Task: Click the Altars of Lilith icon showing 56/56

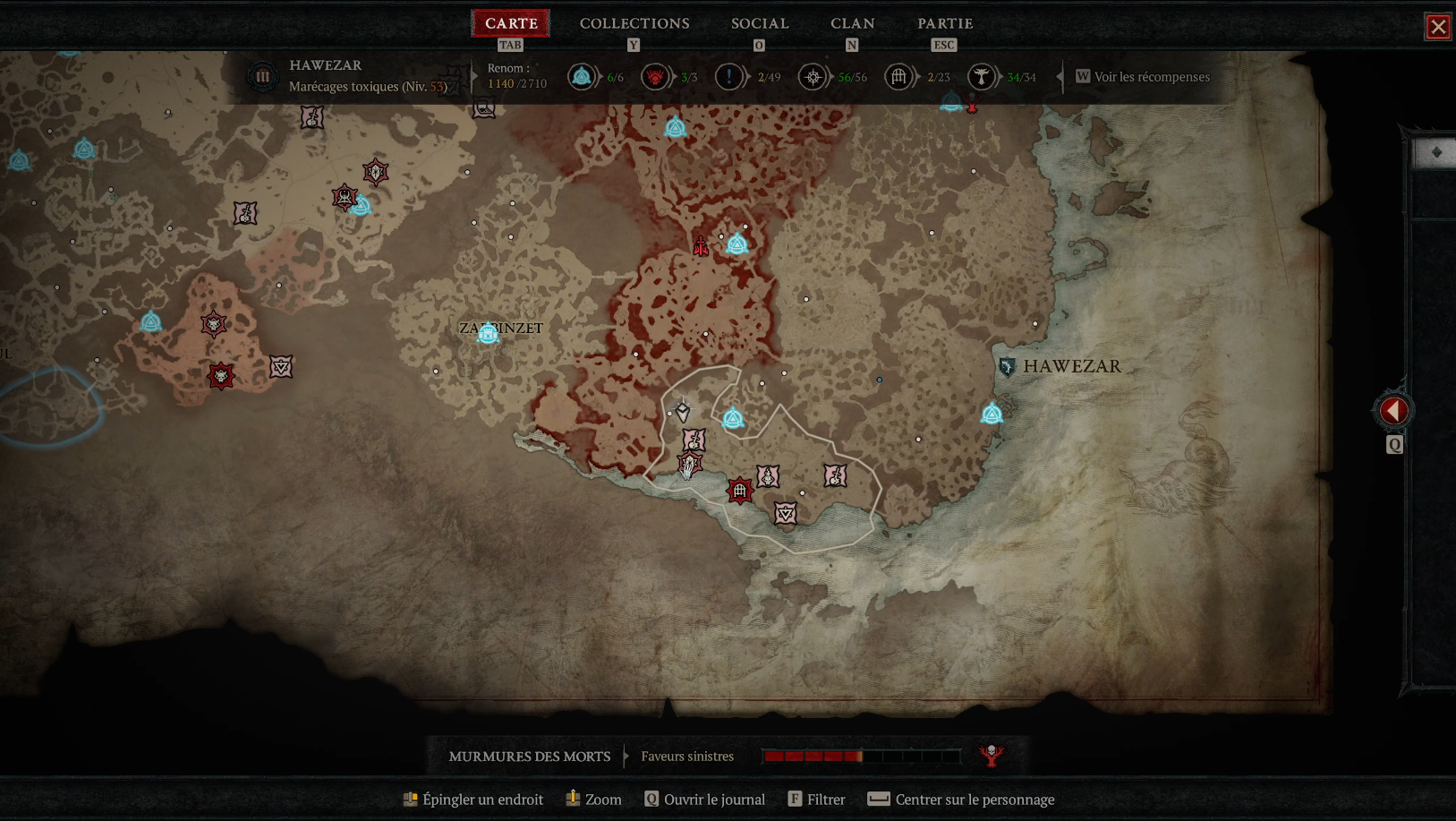Action: 813,77
